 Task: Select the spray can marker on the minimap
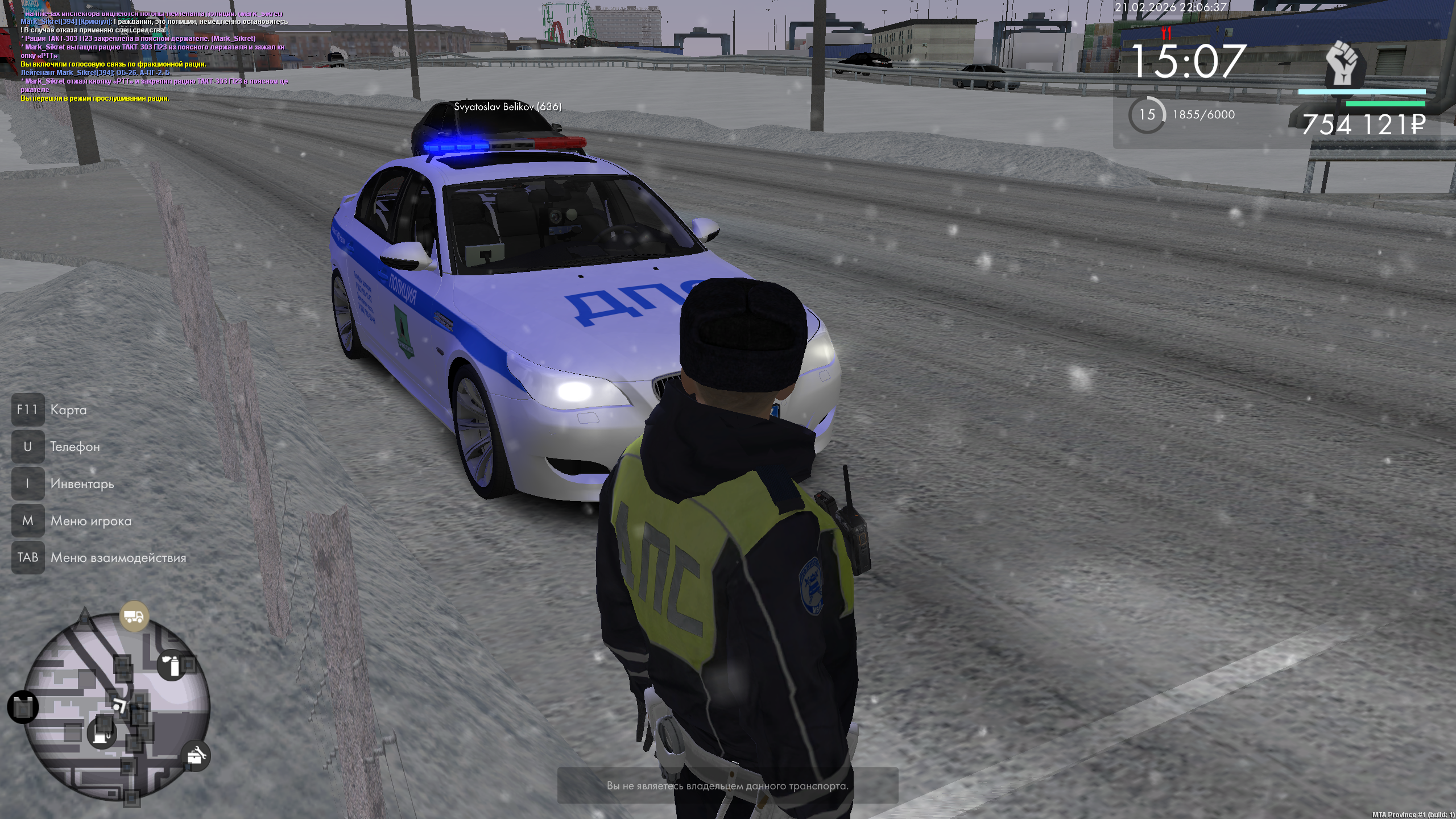(172, 665)
